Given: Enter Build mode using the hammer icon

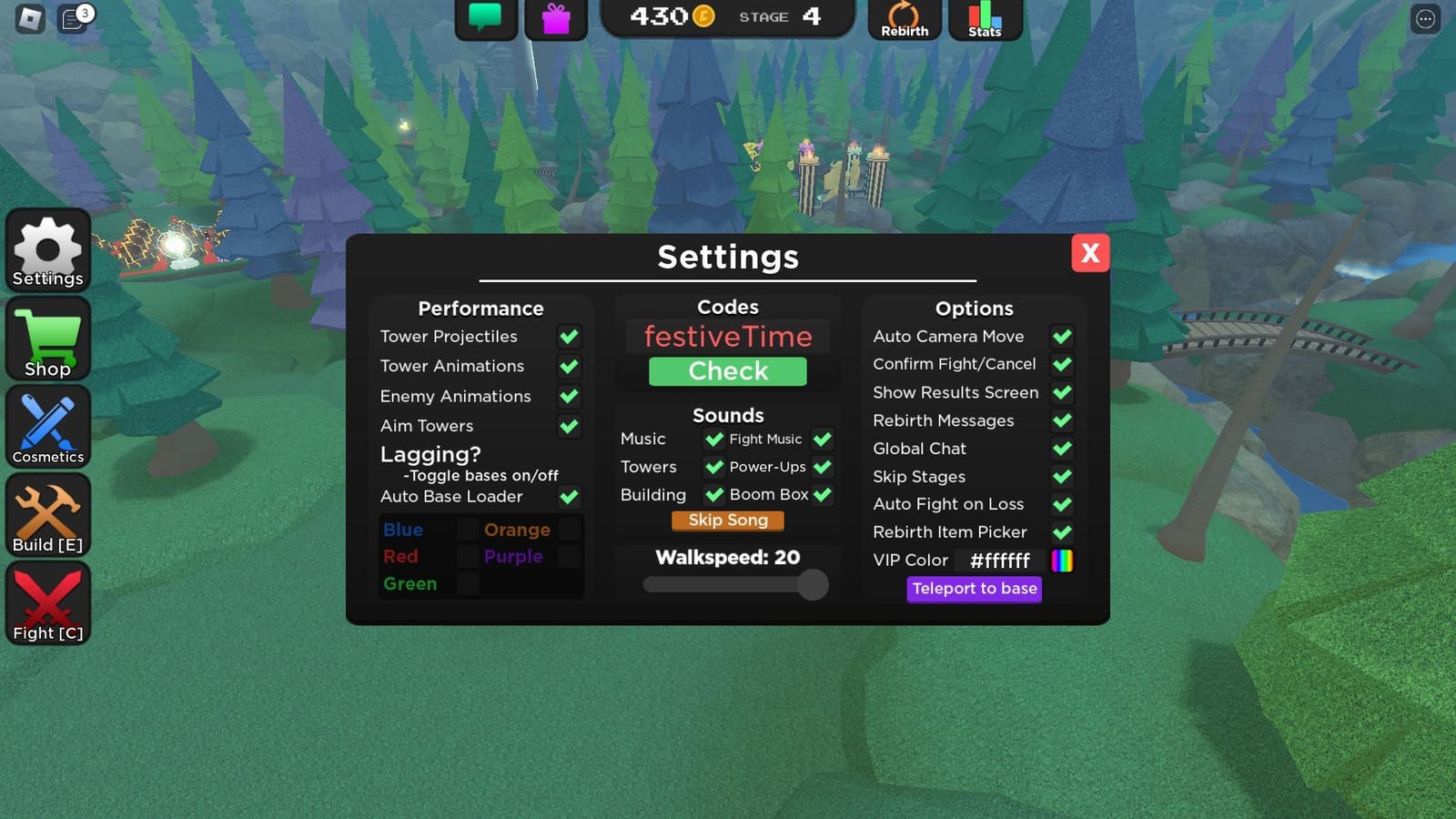Looking at the screenshot, I should point(47,511).
